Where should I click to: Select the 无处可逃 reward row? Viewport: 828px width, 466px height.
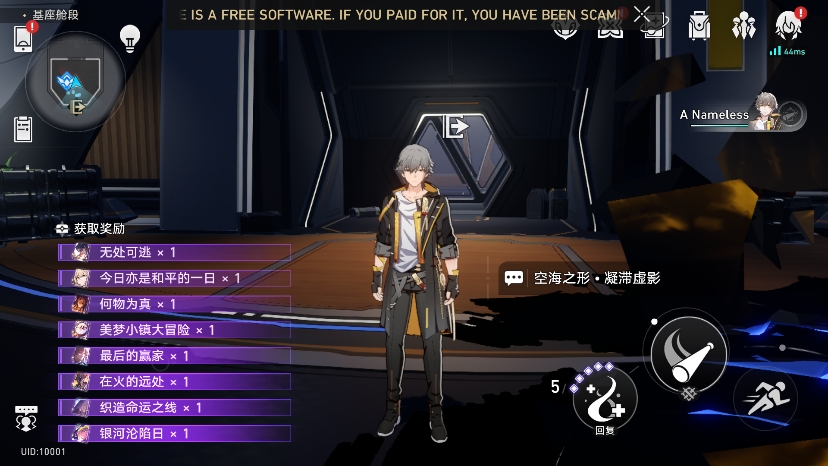pyautogui.click(x=175, y=252)
